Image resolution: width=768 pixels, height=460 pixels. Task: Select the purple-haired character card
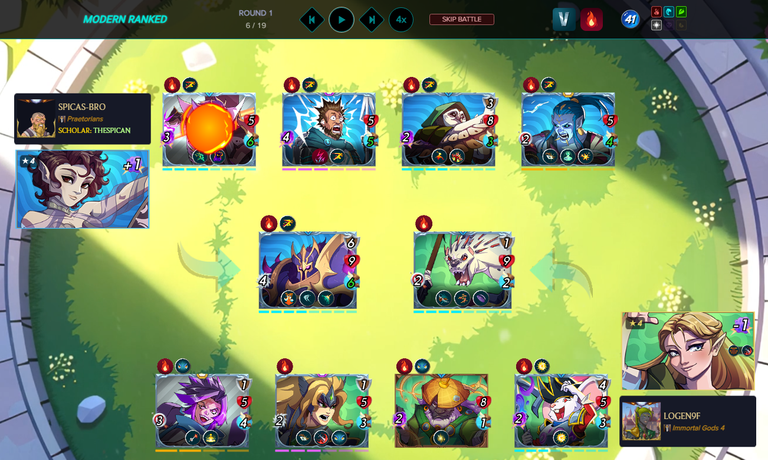201,410
